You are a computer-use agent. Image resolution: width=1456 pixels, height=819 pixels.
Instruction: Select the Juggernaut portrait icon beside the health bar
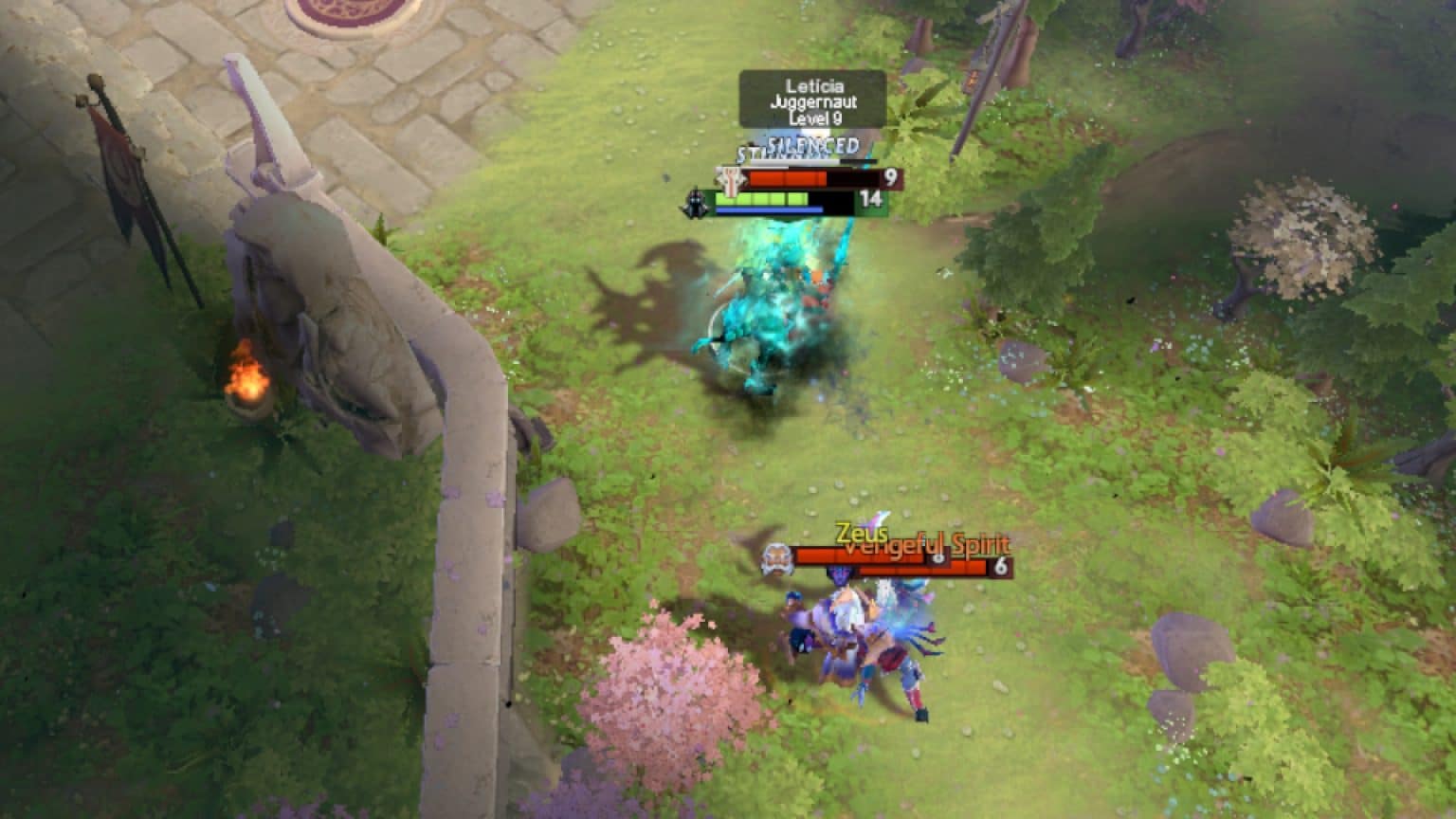[x=730, y=177]
